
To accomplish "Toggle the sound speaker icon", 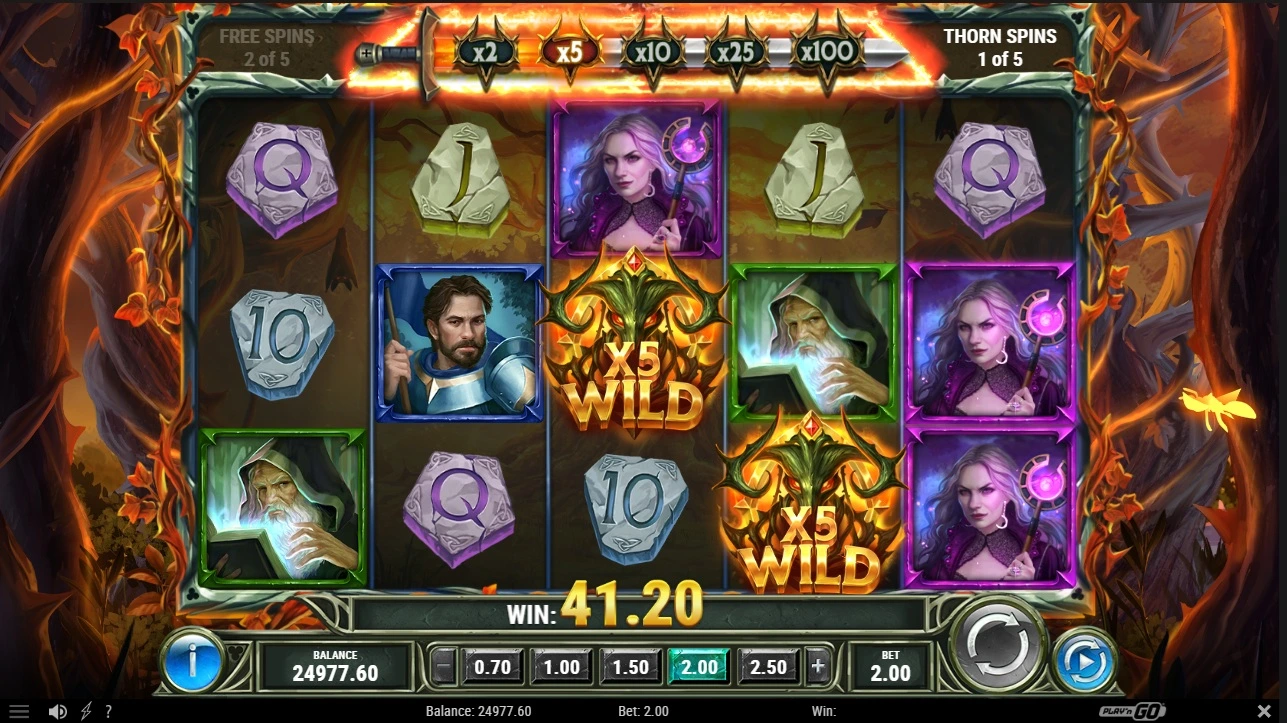I will click(x=58, y=712).
